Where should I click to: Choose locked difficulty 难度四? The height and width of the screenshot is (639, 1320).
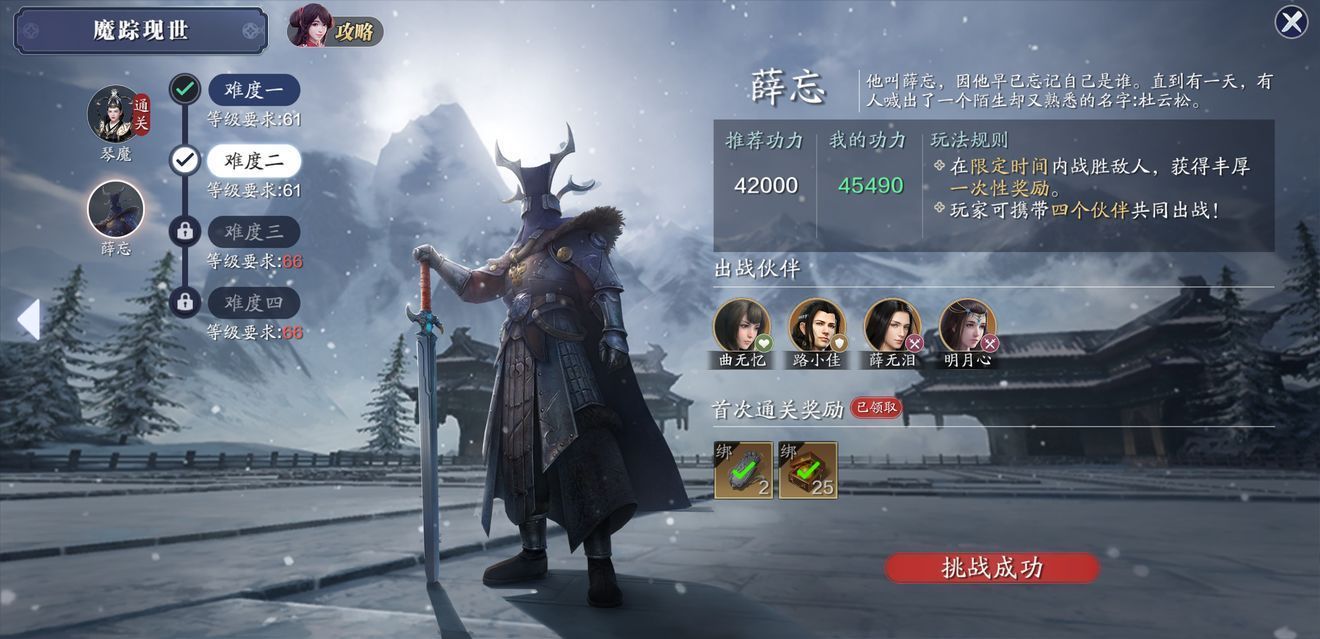point(253,302)
